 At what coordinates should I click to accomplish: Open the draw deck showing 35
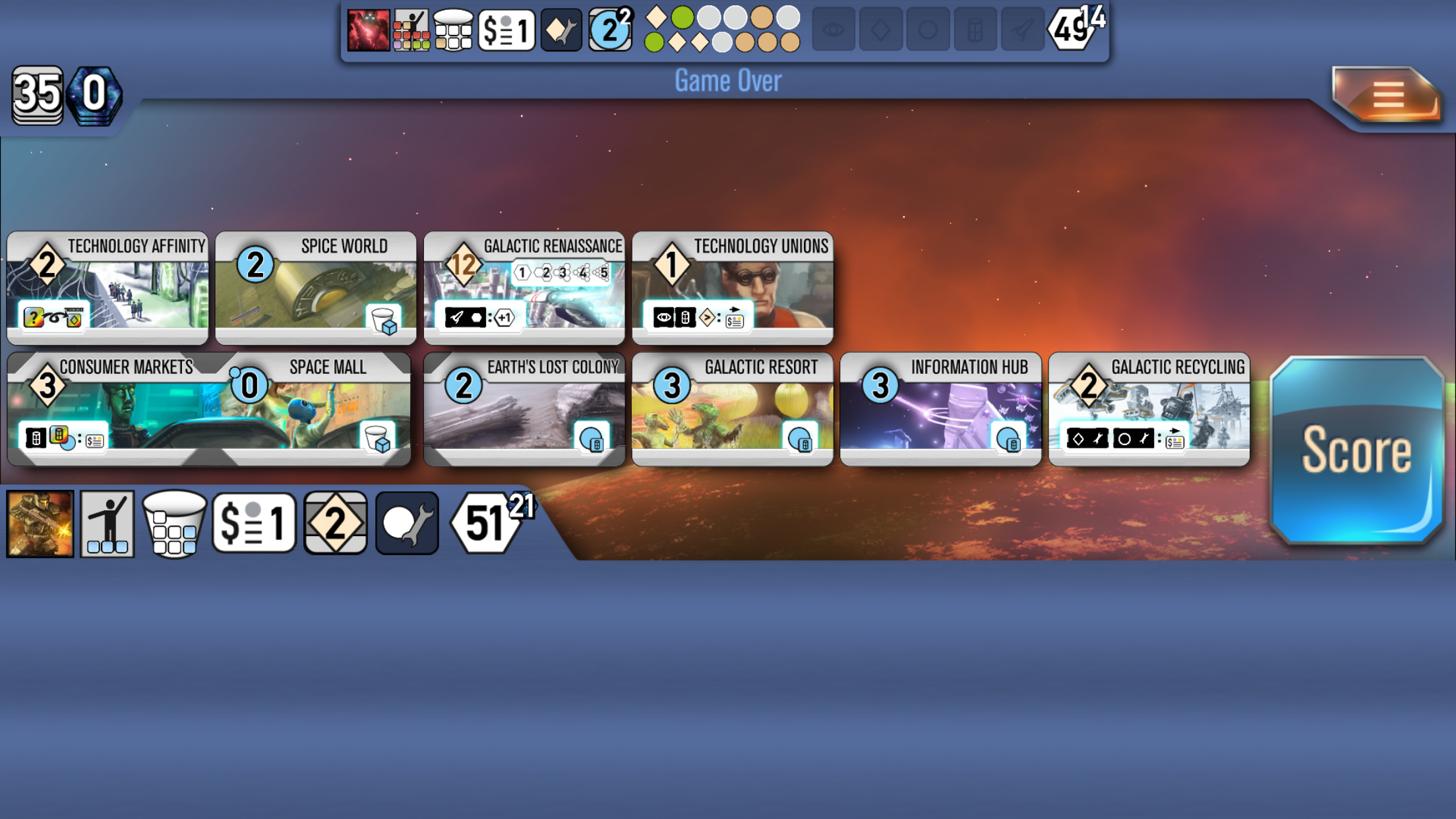[x=38, y=96]
